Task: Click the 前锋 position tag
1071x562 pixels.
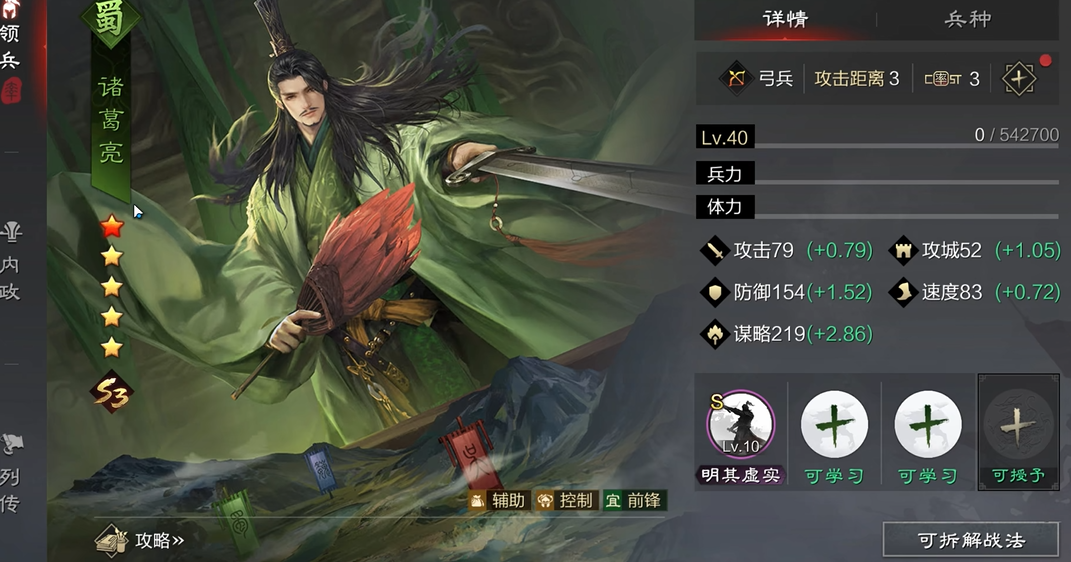Action: click(x=633, y=500)
